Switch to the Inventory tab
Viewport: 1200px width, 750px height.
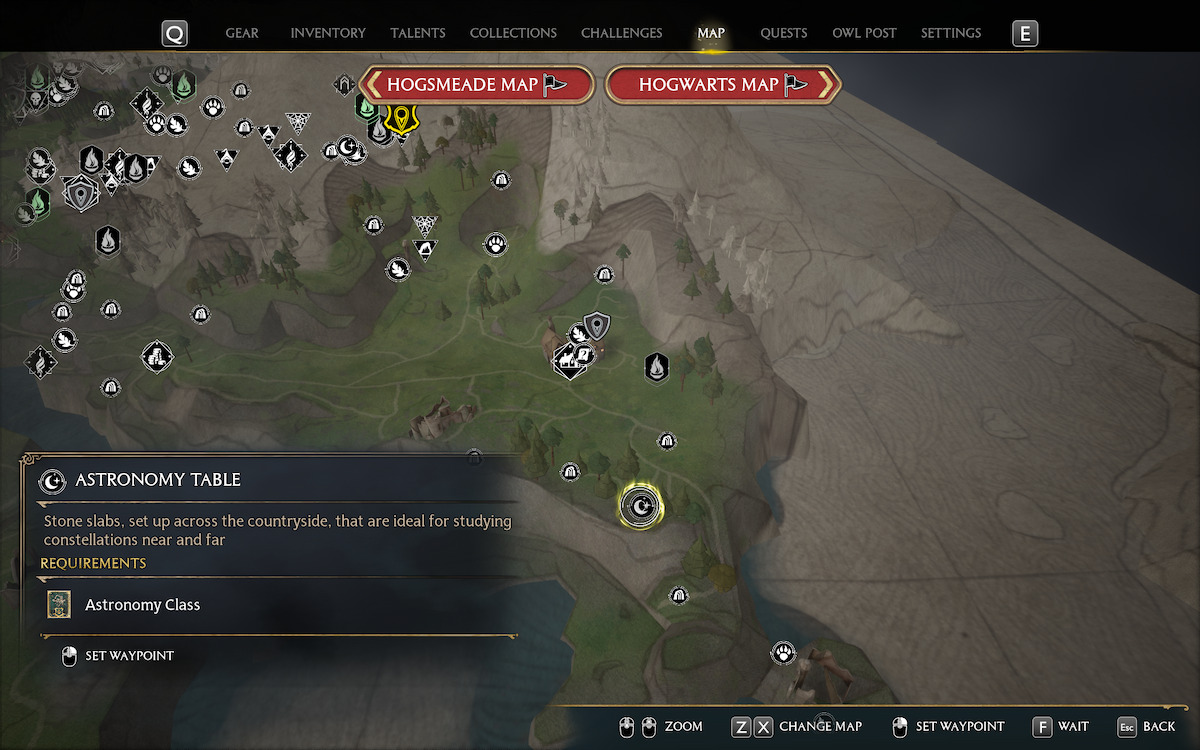328,33
